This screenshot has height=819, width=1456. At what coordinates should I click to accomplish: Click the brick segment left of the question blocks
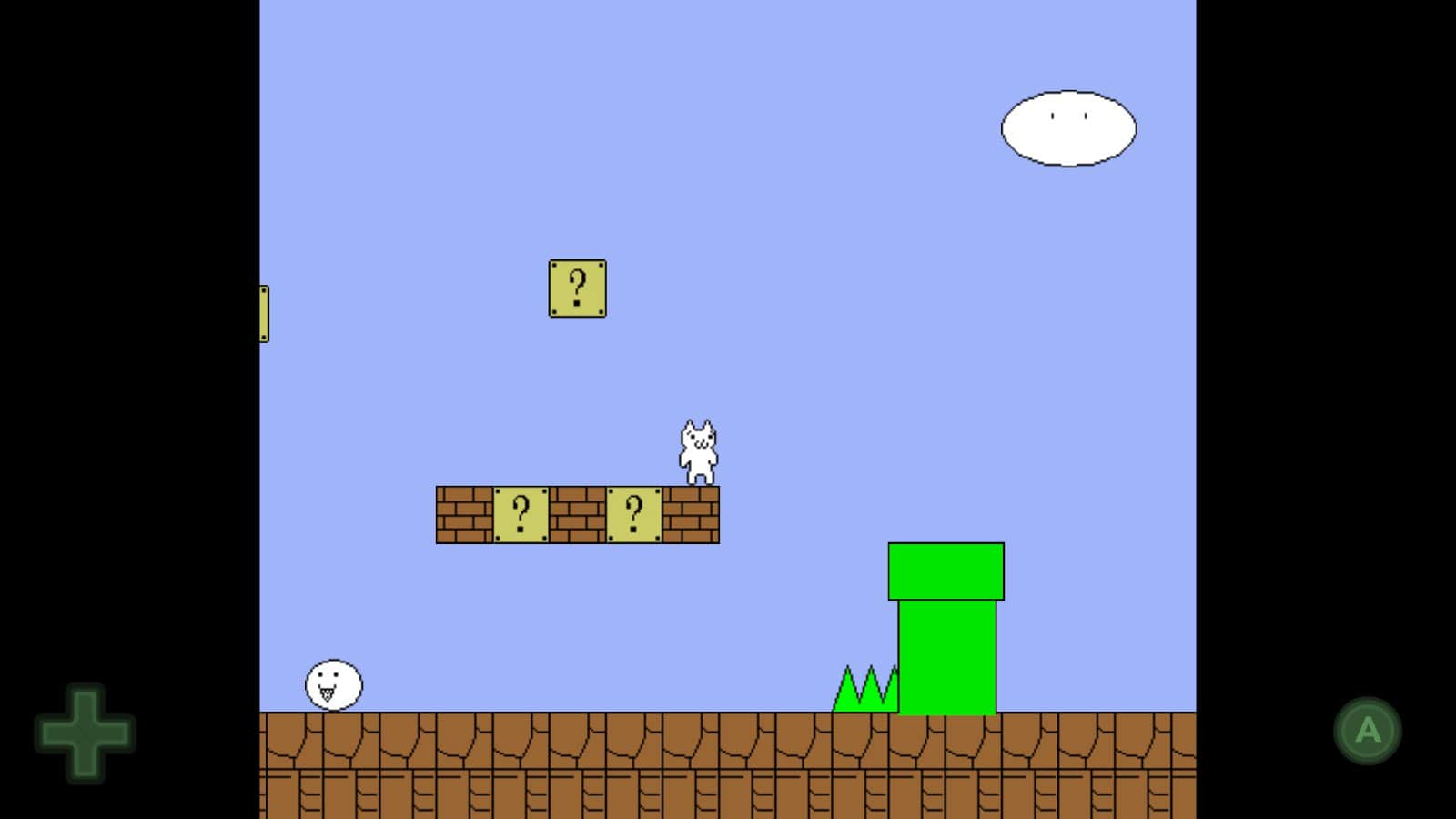pyautogui.click(x=464, y=514)
